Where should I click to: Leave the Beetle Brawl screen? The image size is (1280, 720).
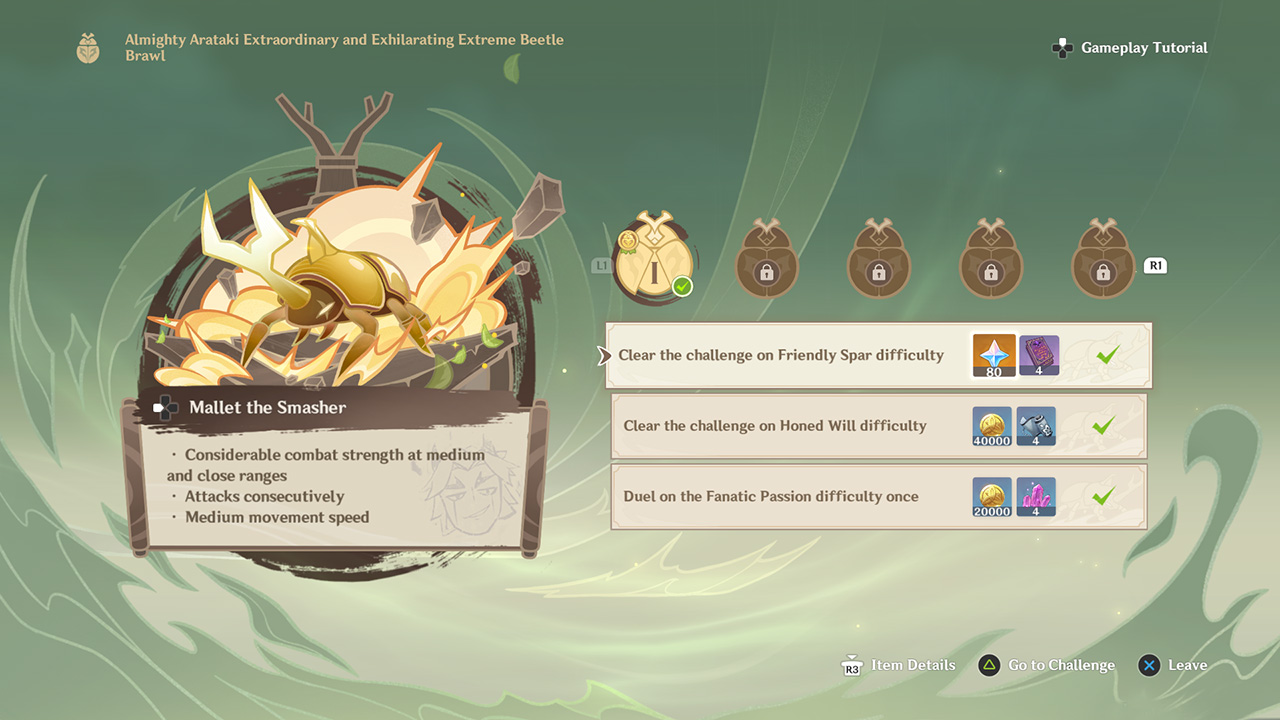[x=1173, y=665]
